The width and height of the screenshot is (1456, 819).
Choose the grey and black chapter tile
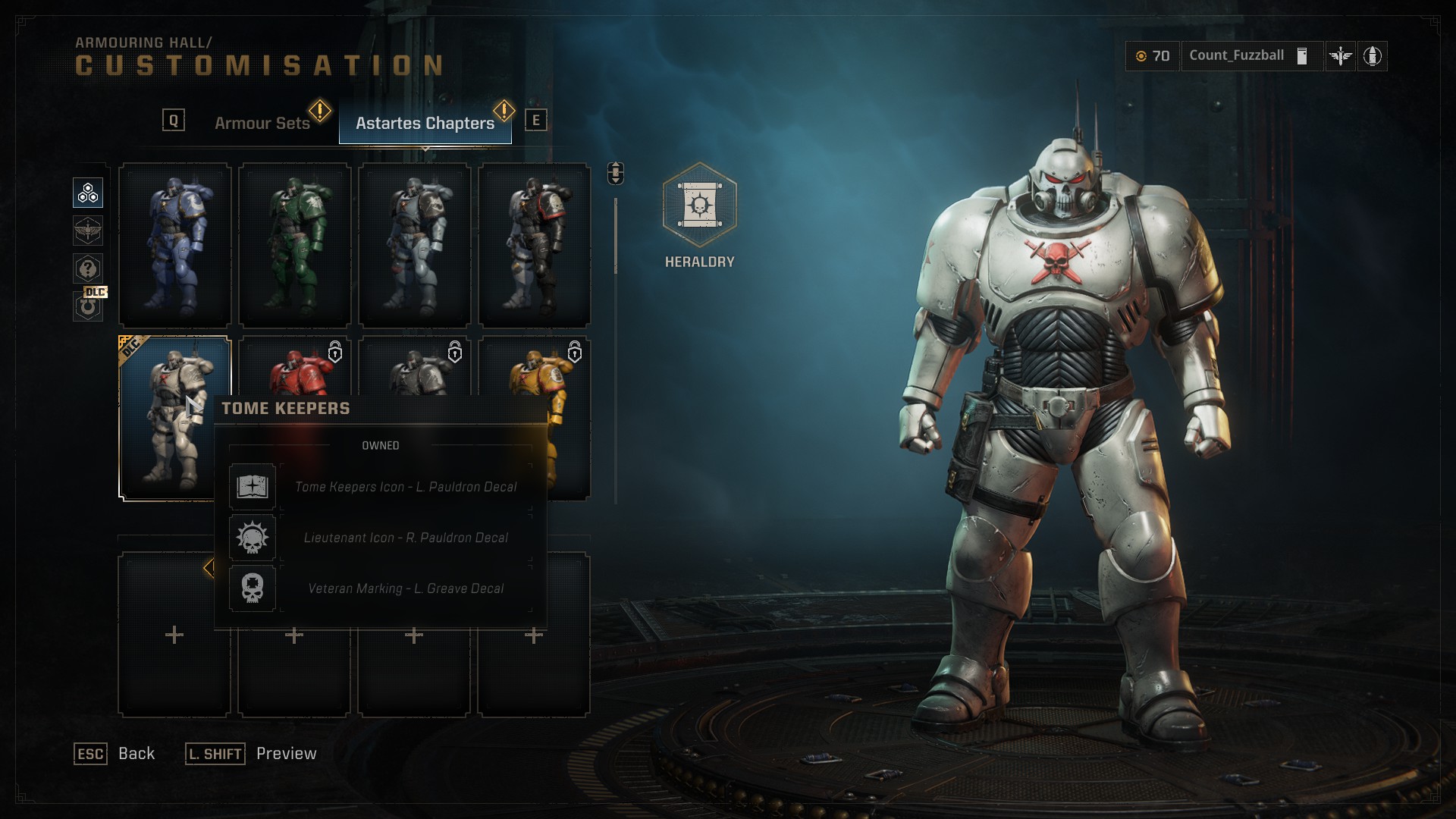(x=415, y=245)
